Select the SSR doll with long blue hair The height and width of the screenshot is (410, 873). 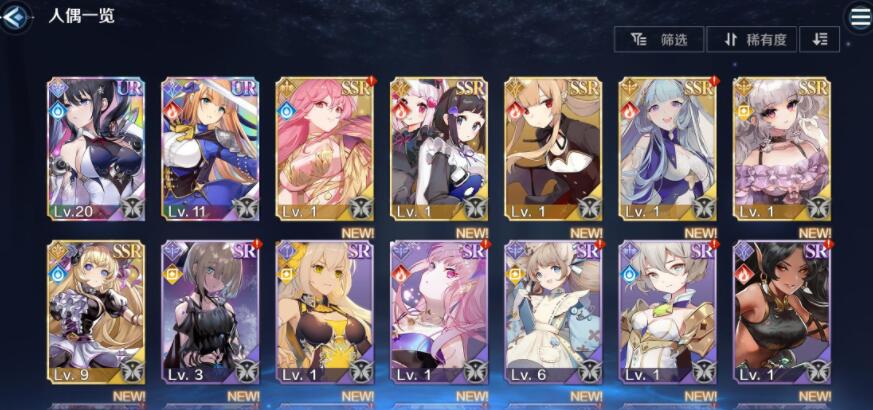pyautogui.click(x=667, y=148)
